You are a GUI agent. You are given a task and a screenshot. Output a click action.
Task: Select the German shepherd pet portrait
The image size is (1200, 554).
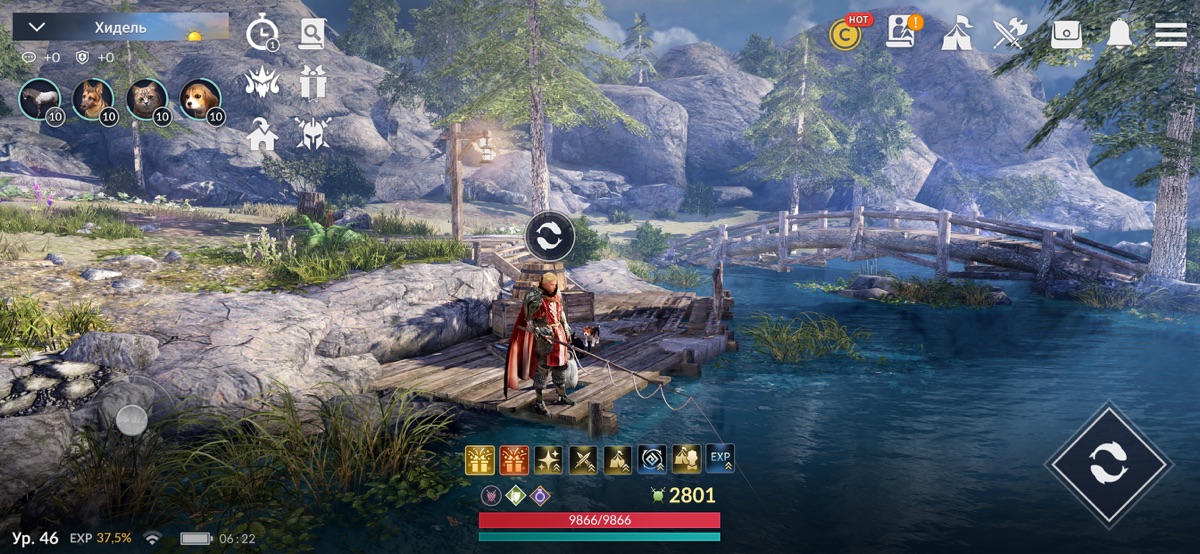[93, 99]
